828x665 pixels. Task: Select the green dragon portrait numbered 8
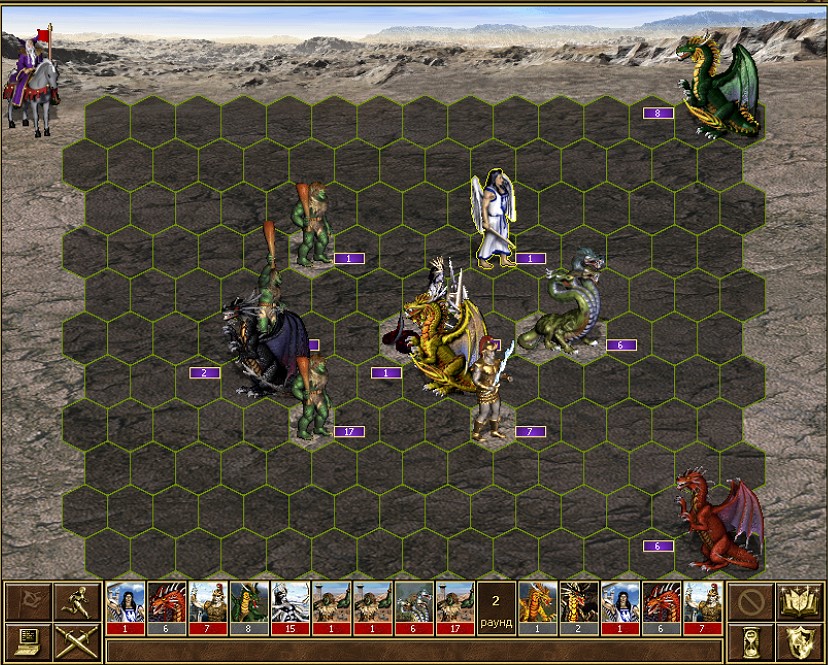249,607
